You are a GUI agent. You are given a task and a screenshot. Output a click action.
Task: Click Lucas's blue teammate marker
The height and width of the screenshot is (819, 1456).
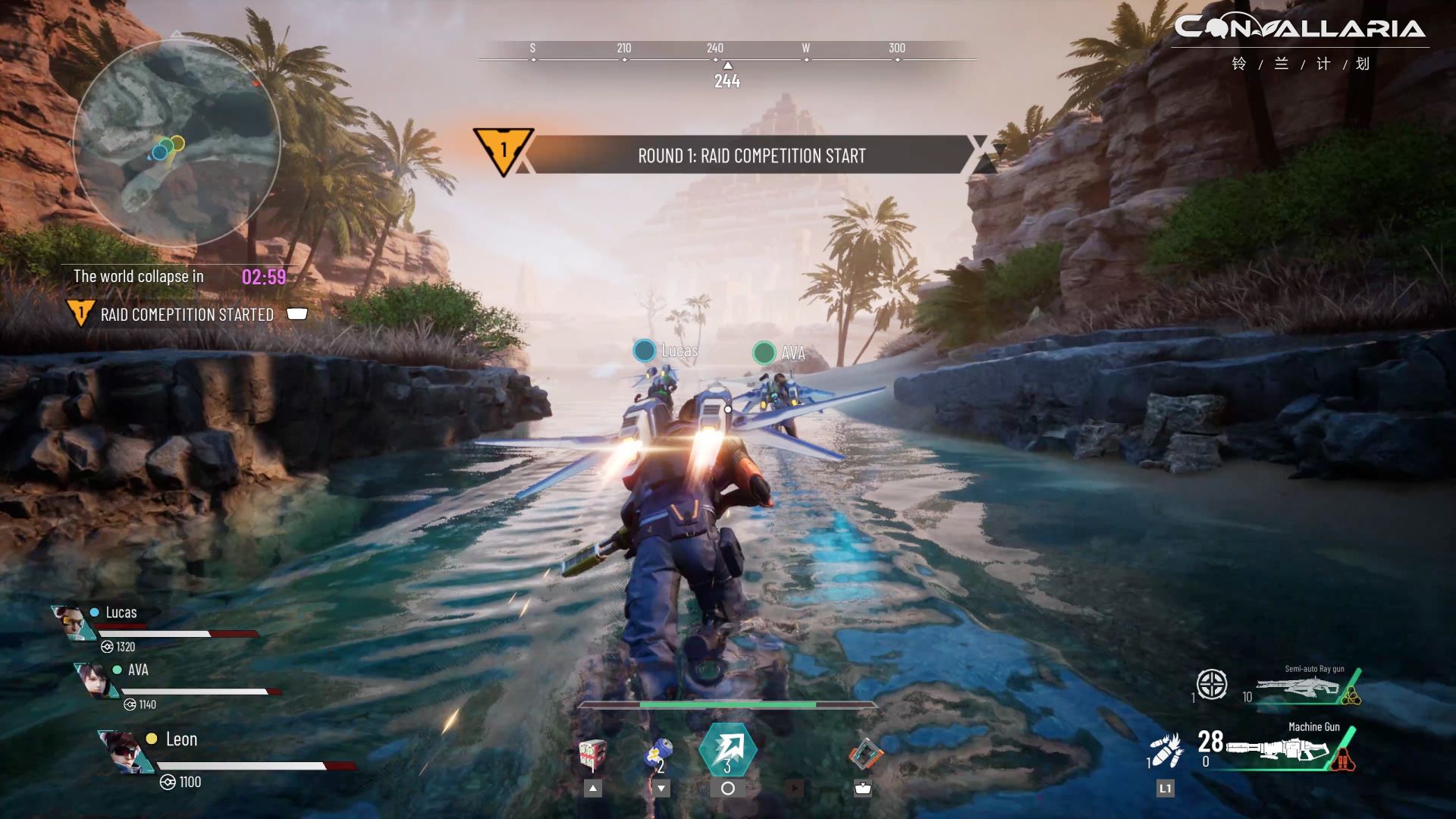click(645, 350)
